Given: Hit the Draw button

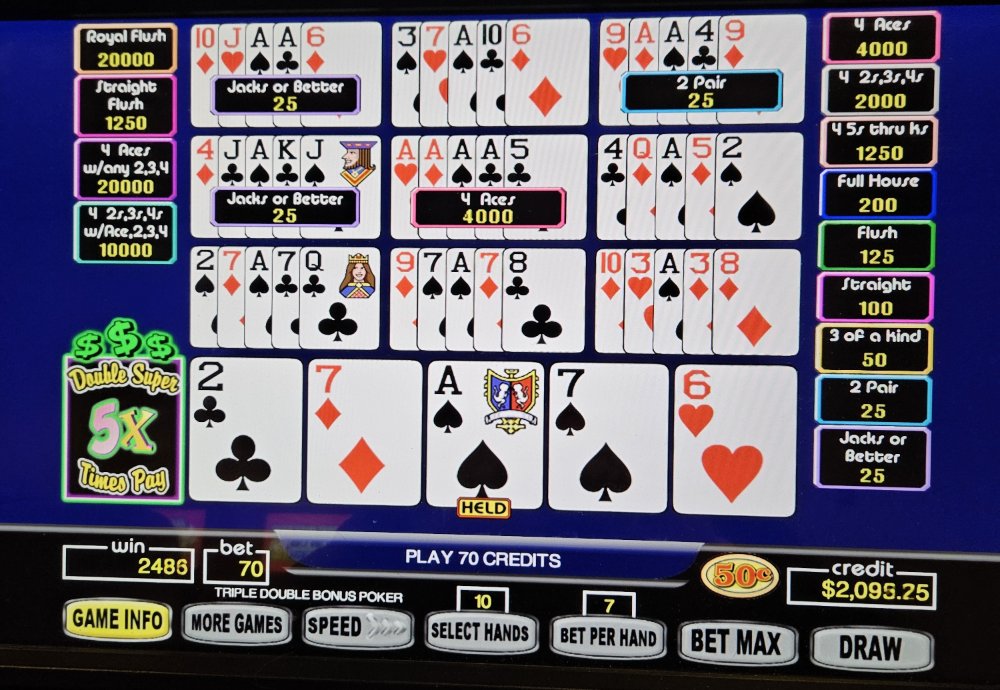Looking at the screenshot, I should click(869, 647).
